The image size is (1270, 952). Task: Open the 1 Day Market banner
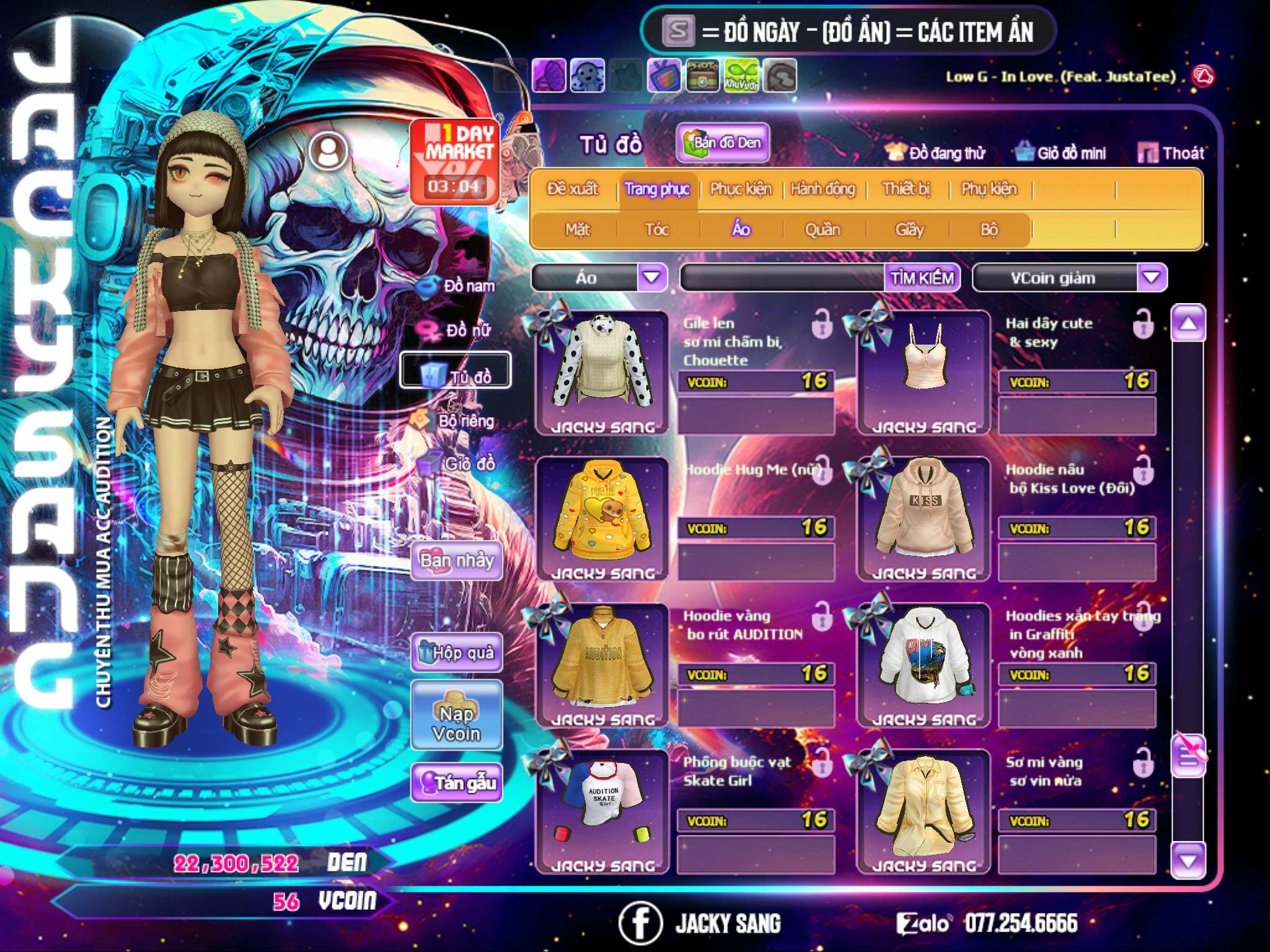(456, 161)
